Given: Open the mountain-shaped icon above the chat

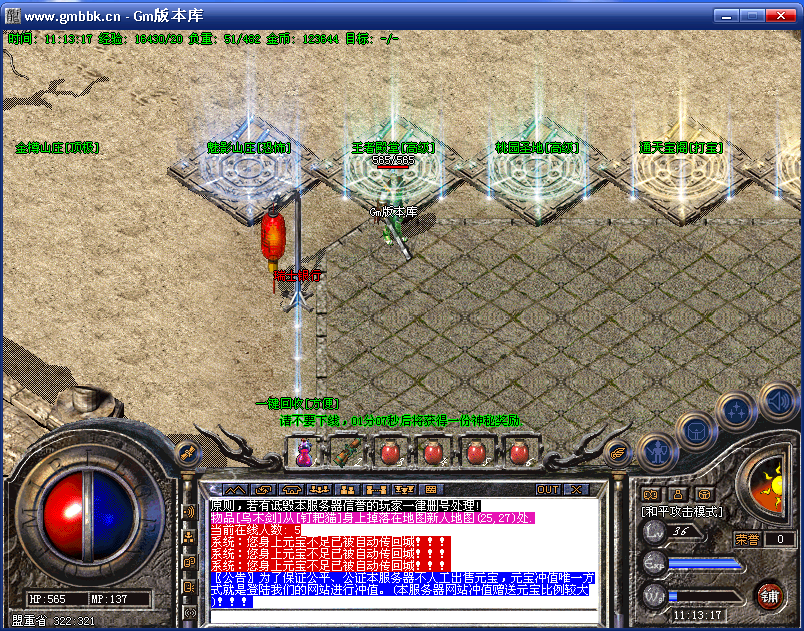Looking at the screenshot, I should tap(237, 489).
